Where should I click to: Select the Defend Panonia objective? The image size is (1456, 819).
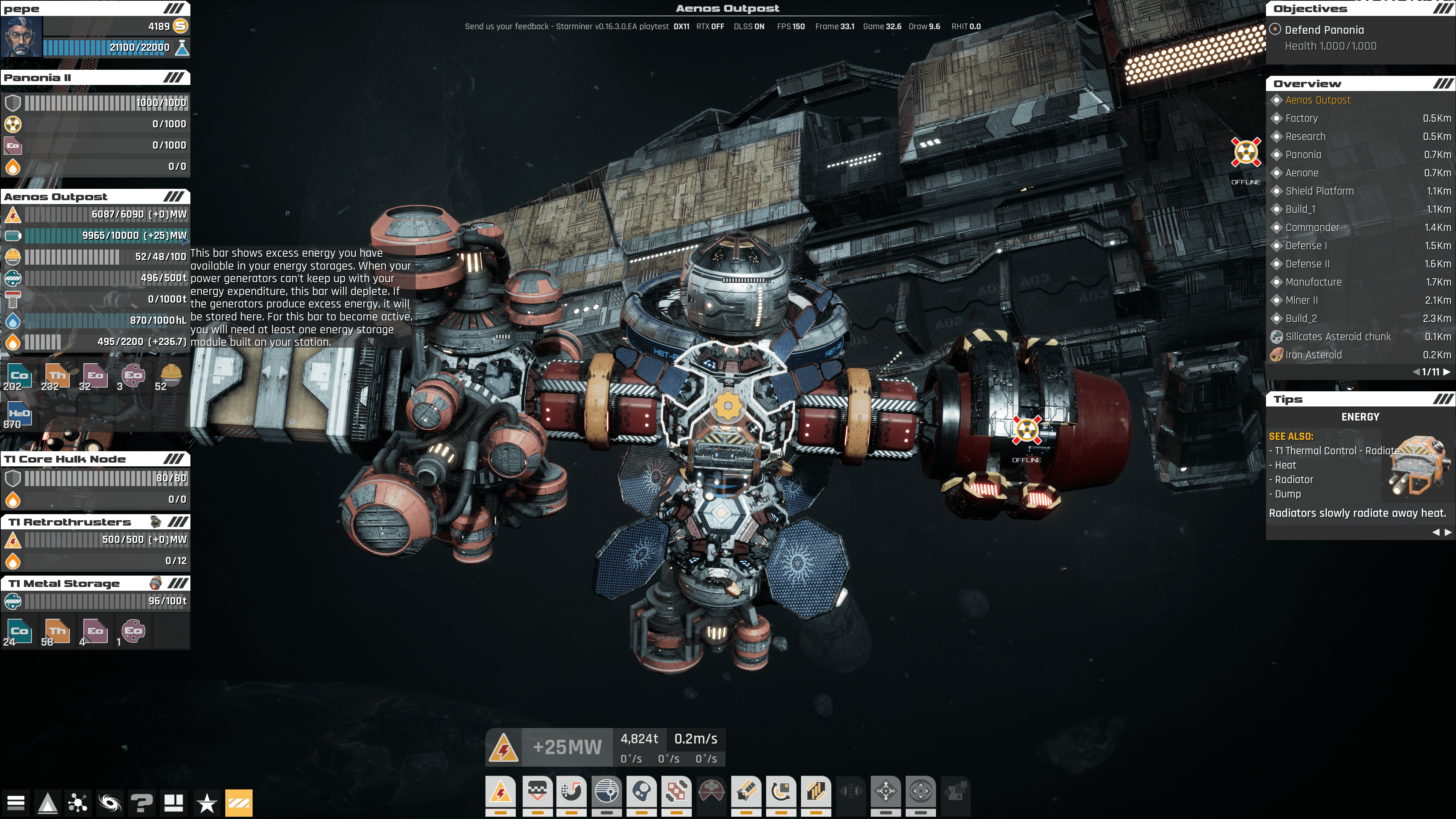click(x=1324, y=30)
